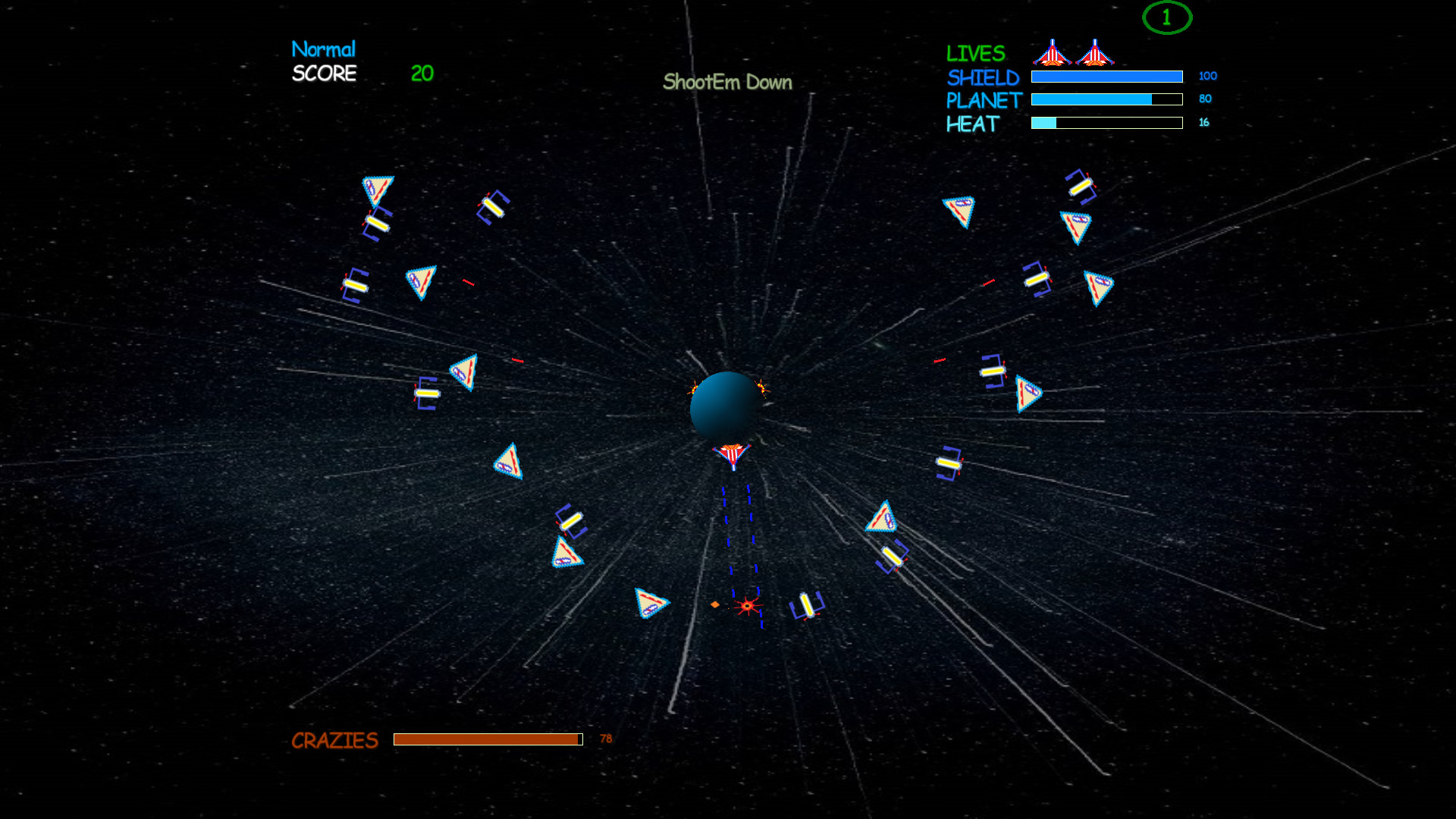Image resolution: width=1456 pixels, height=819 pixels.
Task: Click the green score value 20
Action: click(x=420, y=74)
